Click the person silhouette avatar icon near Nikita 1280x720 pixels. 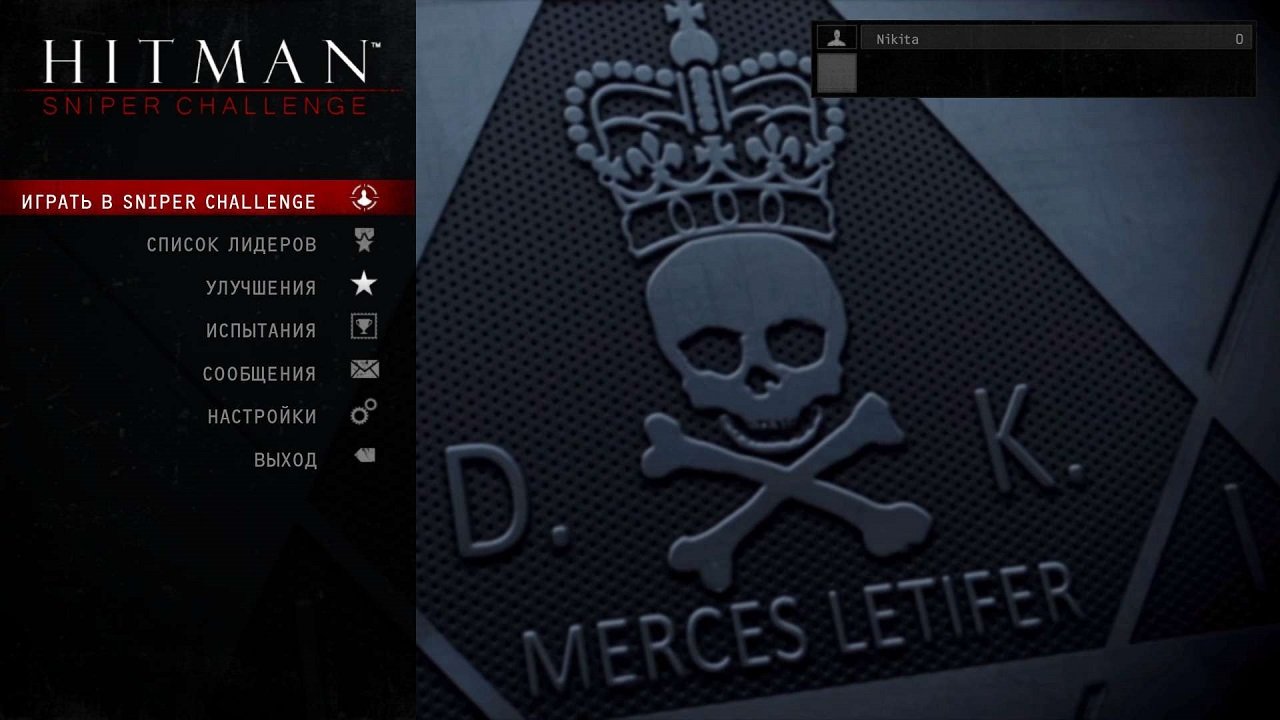tap(836, 38)
